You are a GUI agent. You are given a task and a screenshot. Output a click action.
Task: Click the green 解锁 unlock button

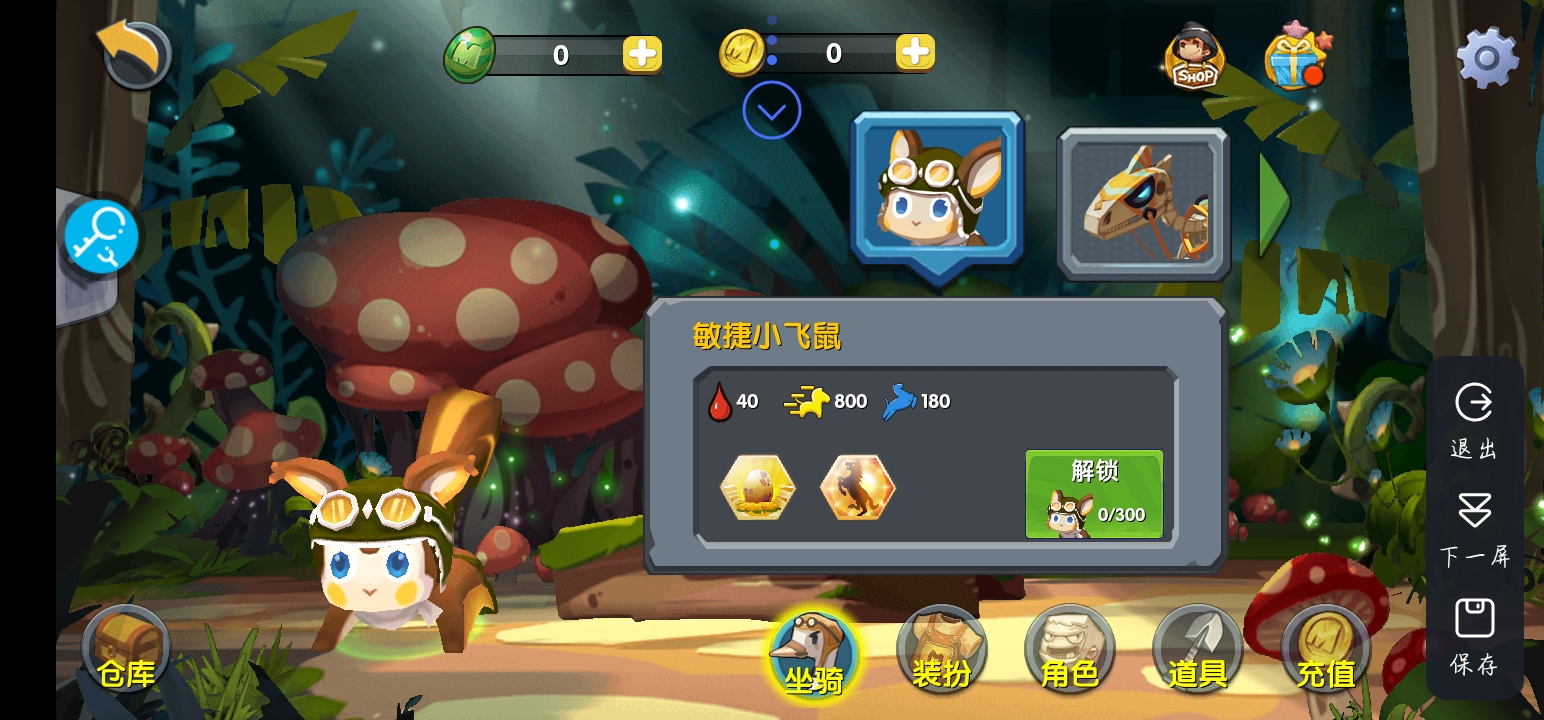(1094, 493)
